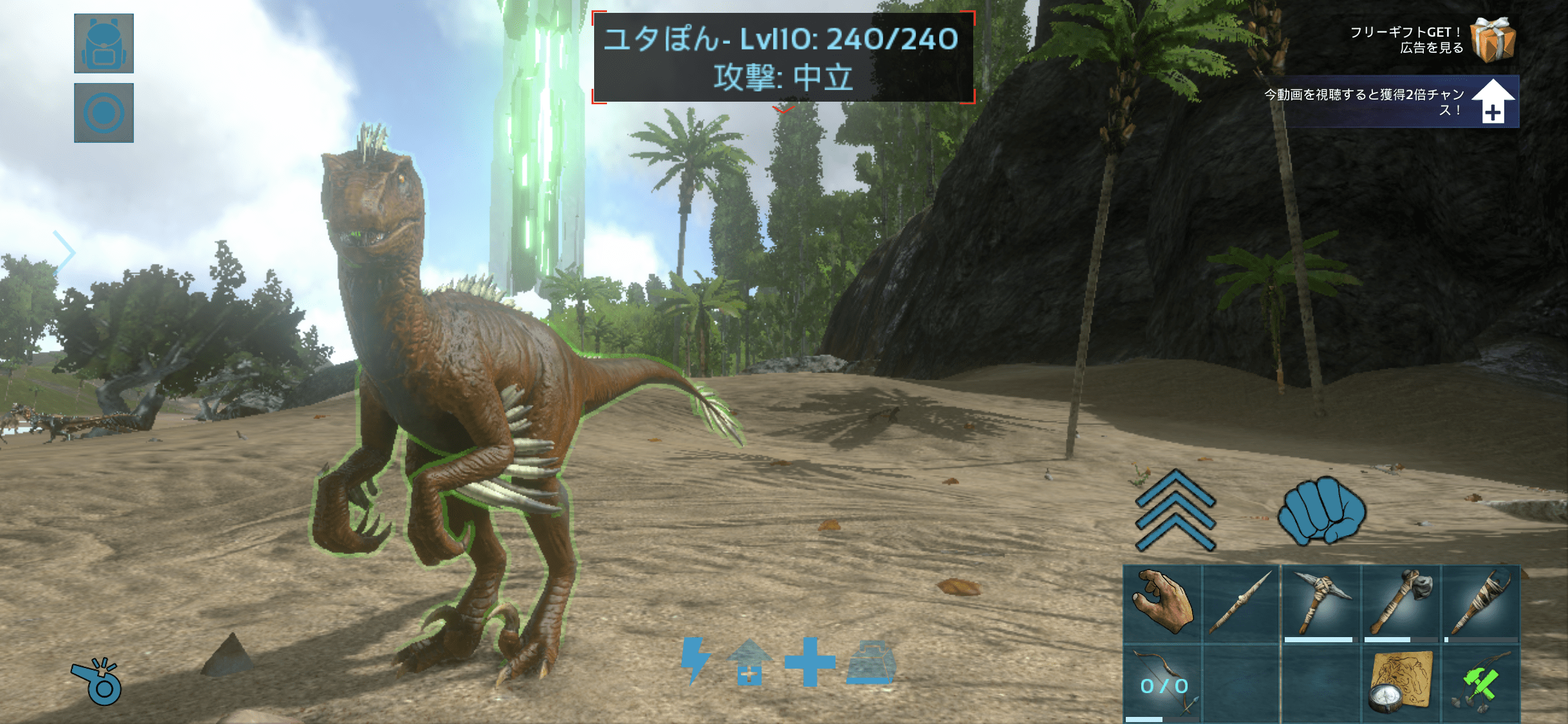Tap the blue circle button below the backpack

[104, 113]
